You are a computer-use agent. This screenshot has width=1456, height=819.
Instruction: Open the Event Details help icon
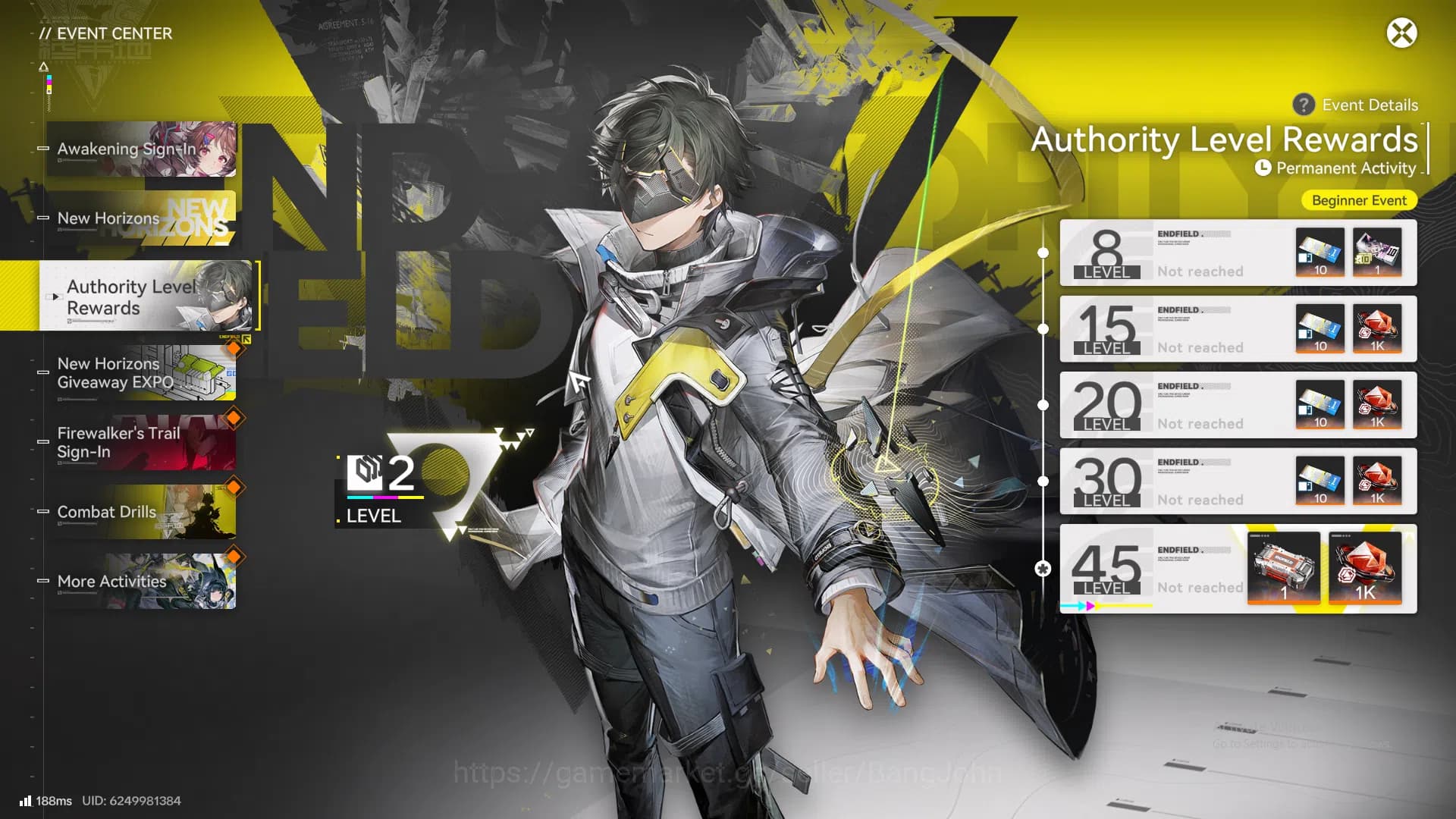[1303, 105]
